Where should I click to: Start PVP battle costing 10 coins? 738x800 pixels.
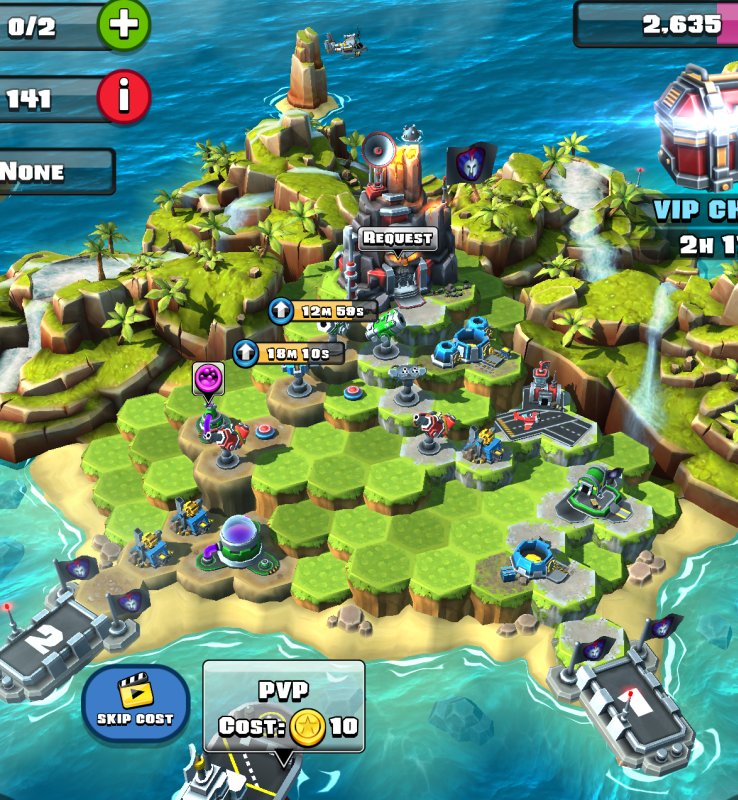[284, 707]
